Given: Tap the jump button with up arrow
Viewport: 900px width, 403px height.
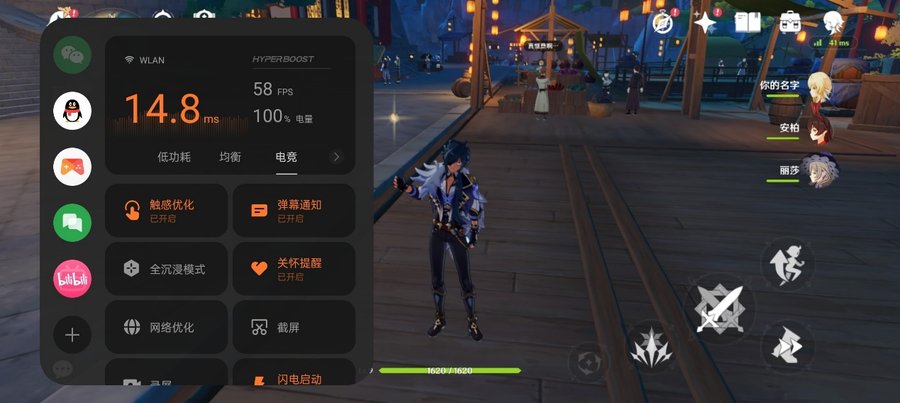Looking at the screenshot, I should pos(788,265).
